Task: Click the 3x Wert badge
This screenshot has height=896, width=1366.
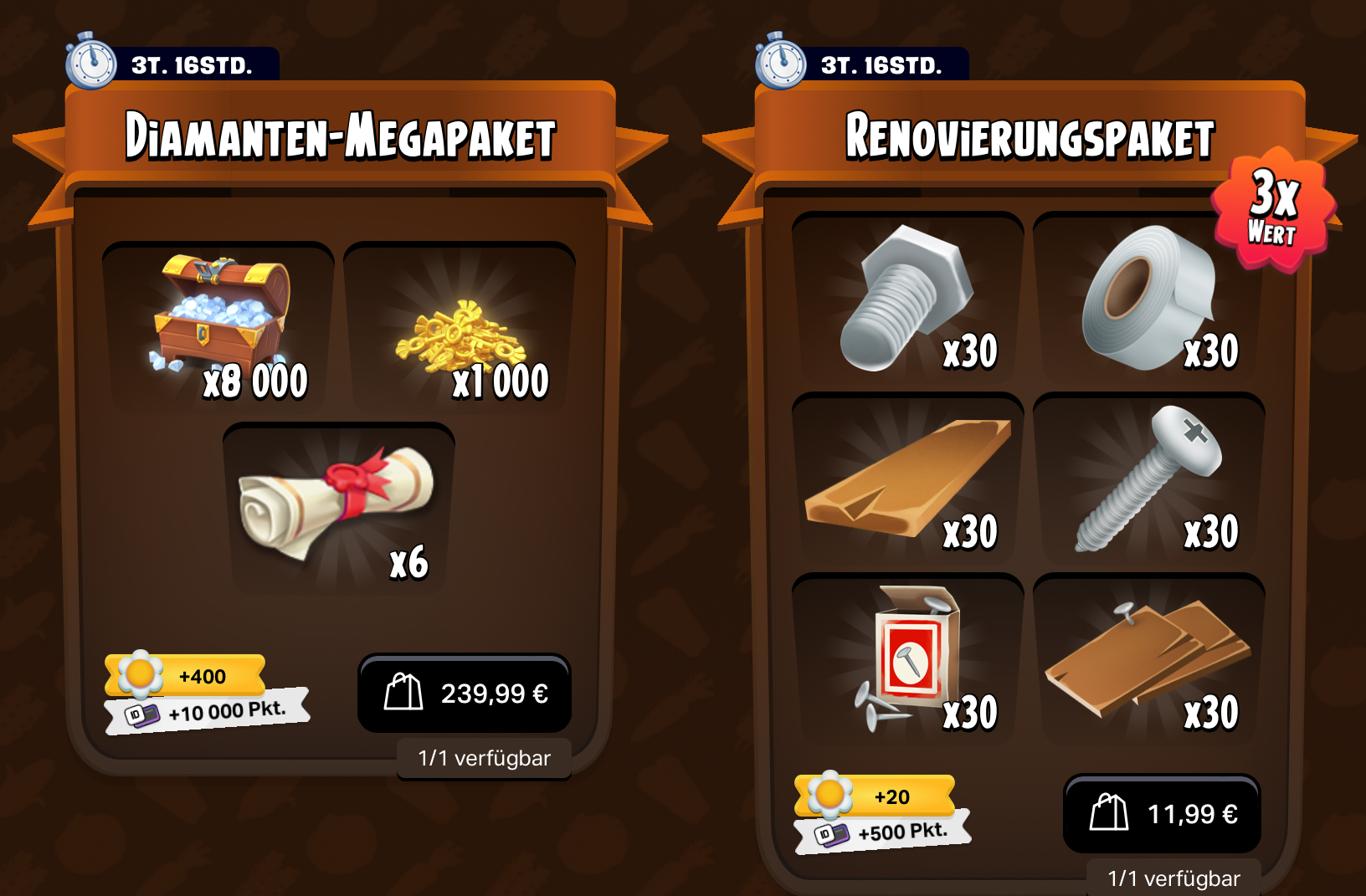Action: 1272,209
